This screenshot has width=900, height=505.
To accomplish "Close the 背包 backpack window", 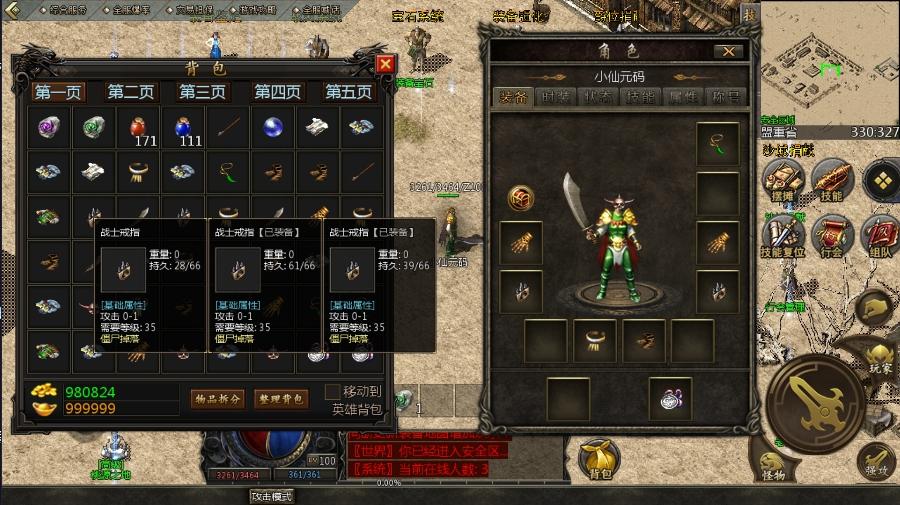I will pyautogui.click(x=385, y=65).
